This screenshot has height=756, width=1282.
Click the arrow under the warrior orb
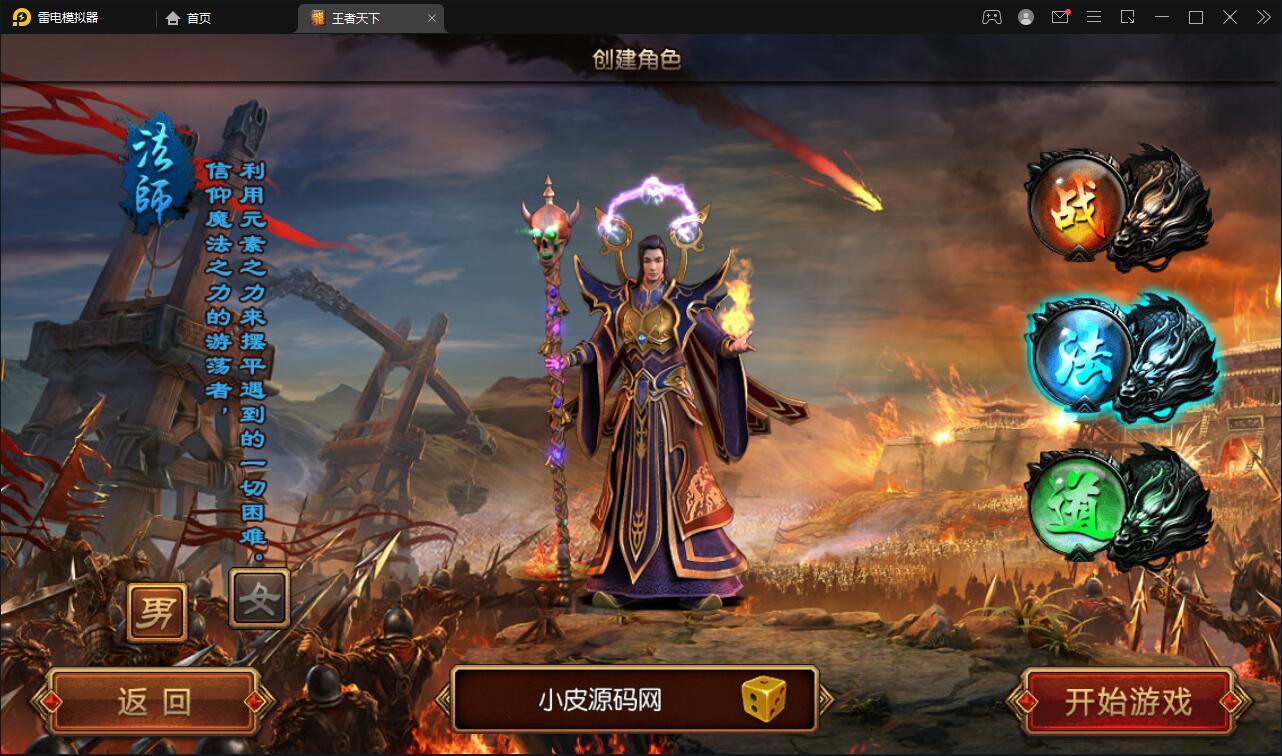(x=1077, y=253)
